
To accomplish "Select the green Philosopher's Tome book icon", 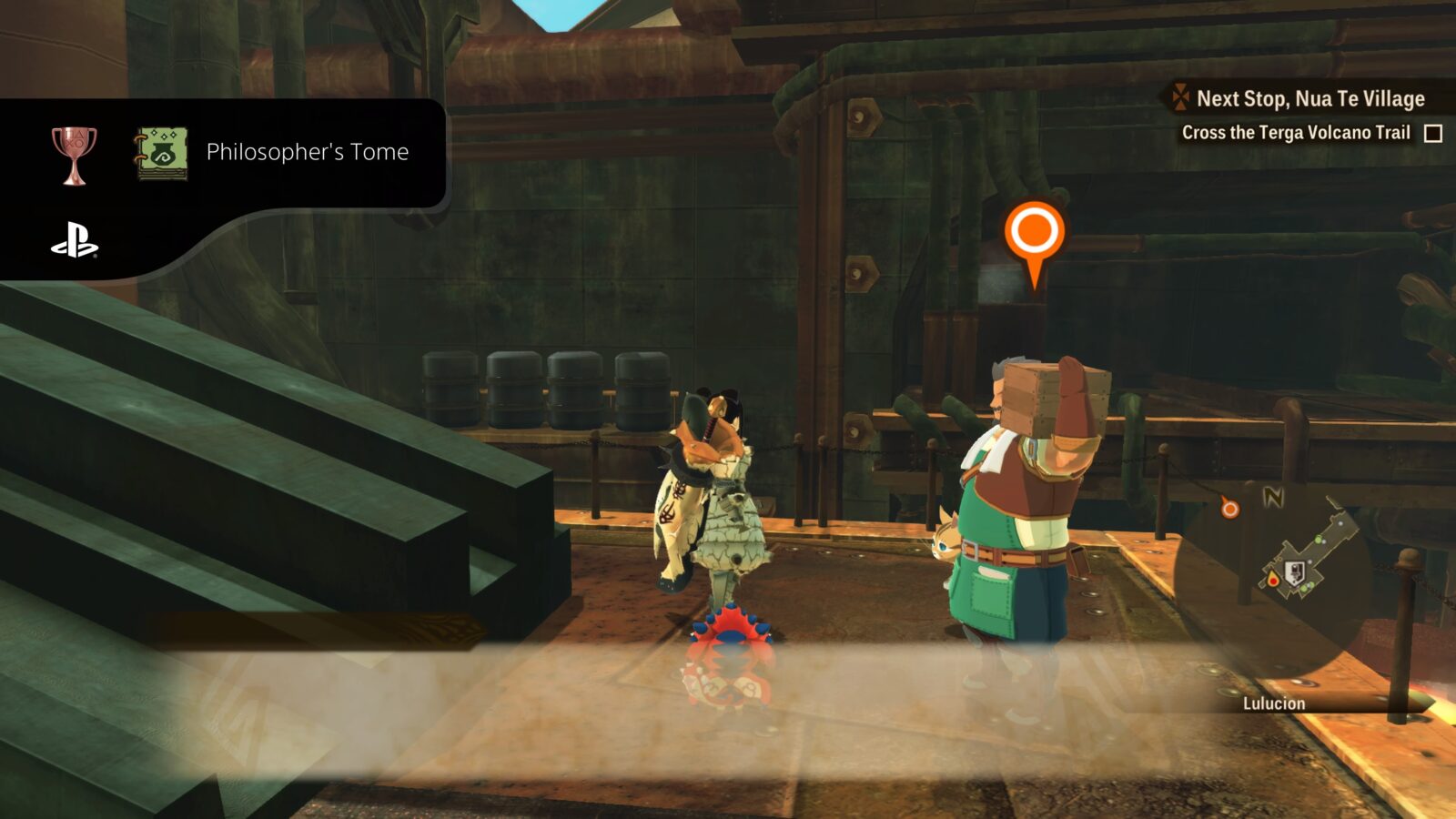I will coord(162,153).
